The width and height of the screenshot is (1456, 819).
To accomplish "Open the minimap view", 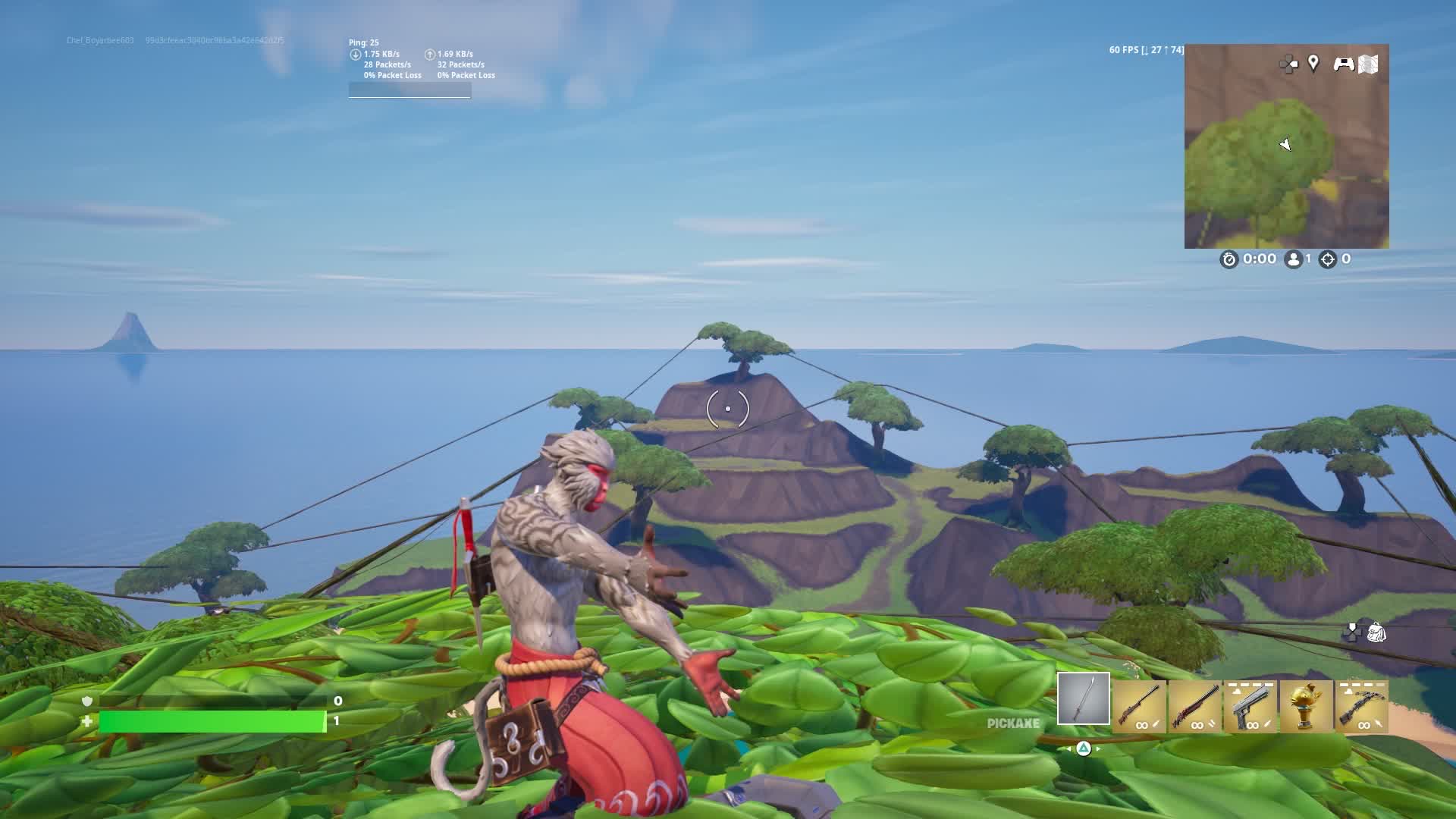I will point(1286,146).
